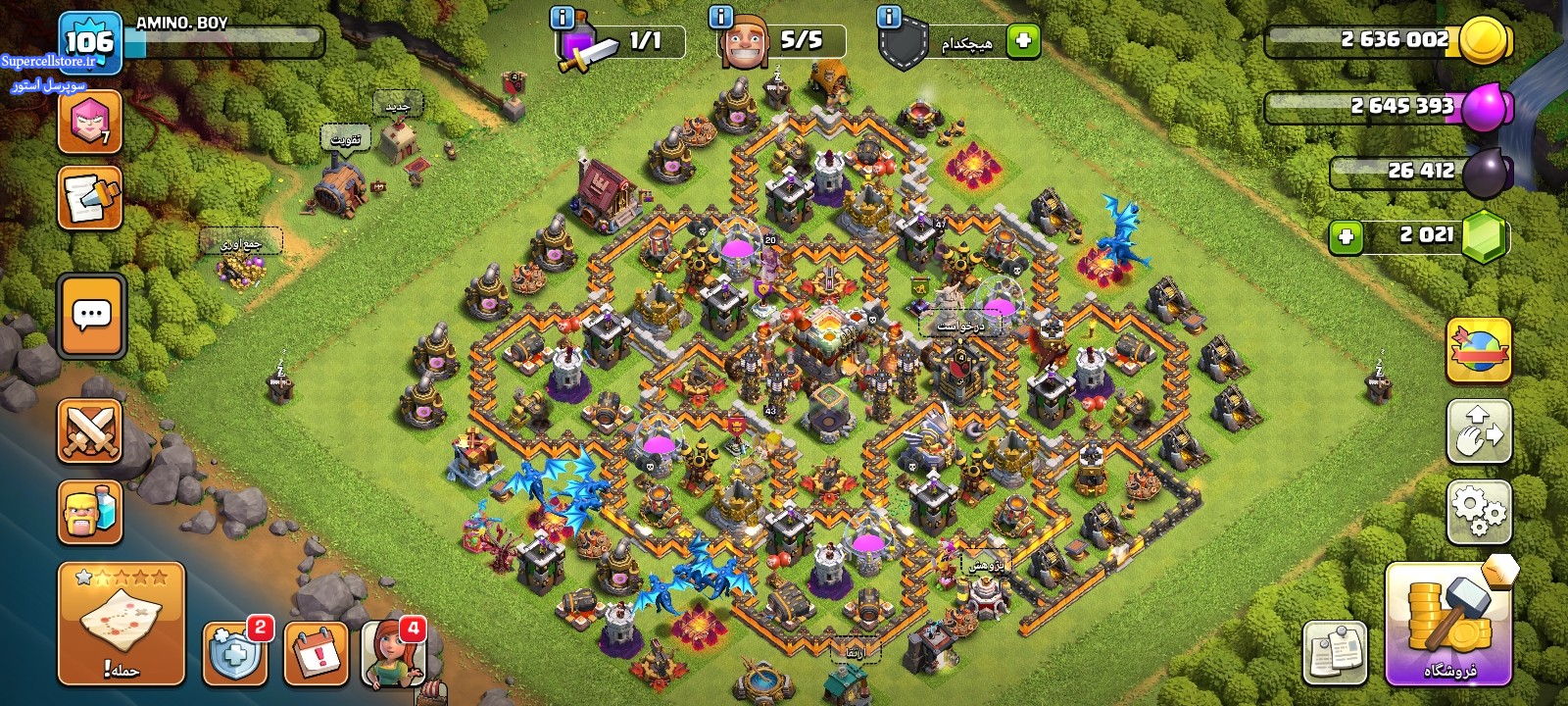Click the crossed swords button
The width and height of the screenshot is (1568, 706).
pyautogui.click(x=90, y=430)
